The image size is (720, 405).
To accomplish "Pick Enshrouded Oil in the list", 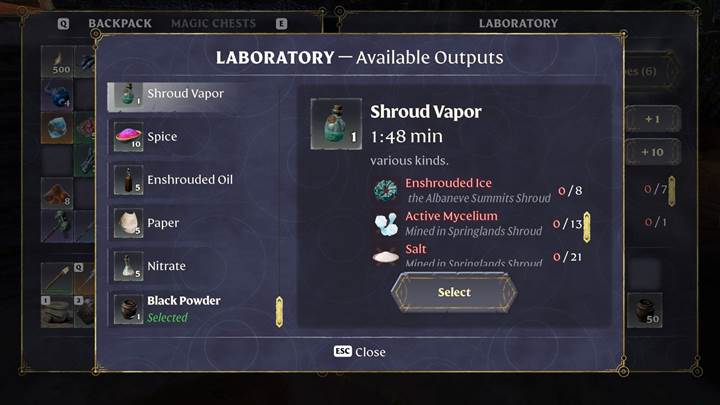I will [189, 180].
